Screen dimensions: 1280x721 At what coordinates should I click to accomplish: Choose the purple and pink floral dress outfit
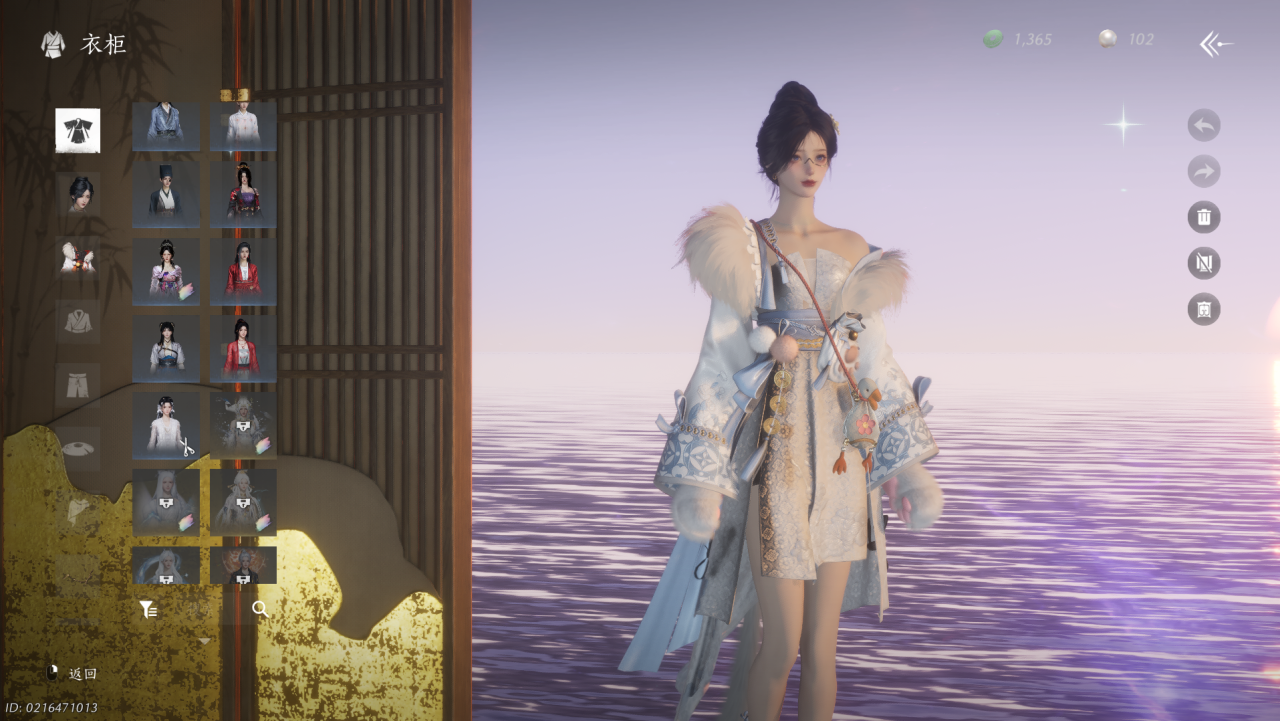click(x=166, y=271)
